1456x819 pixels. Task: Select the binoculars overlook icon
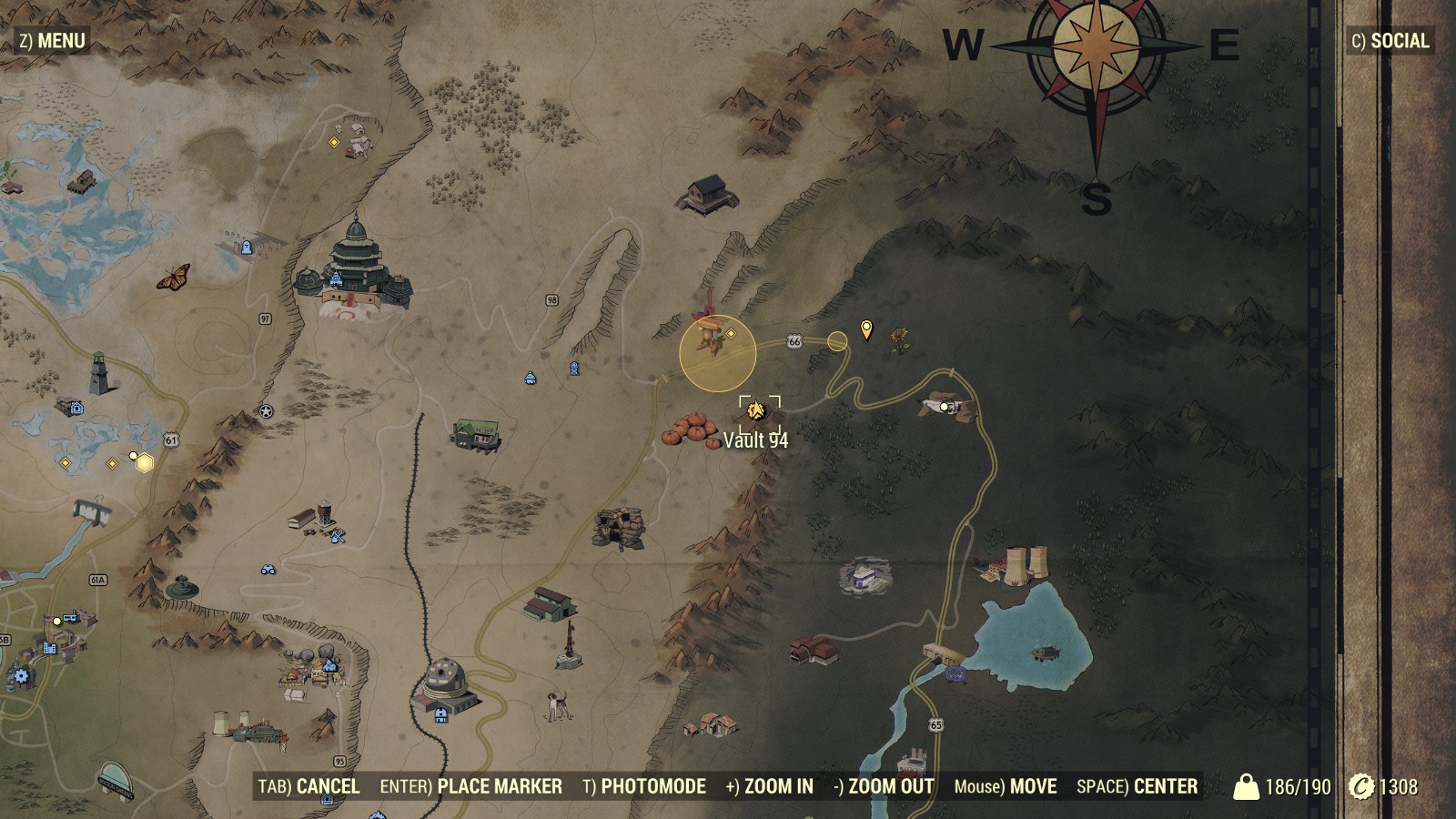click(x=267, y=568)
